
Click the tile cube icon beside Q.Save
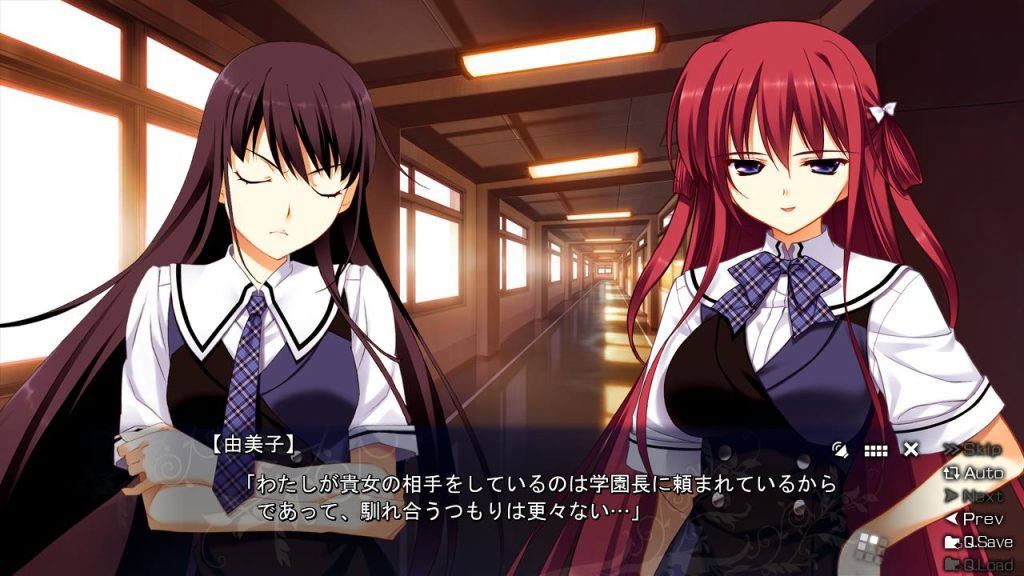[x=872, y=547]
